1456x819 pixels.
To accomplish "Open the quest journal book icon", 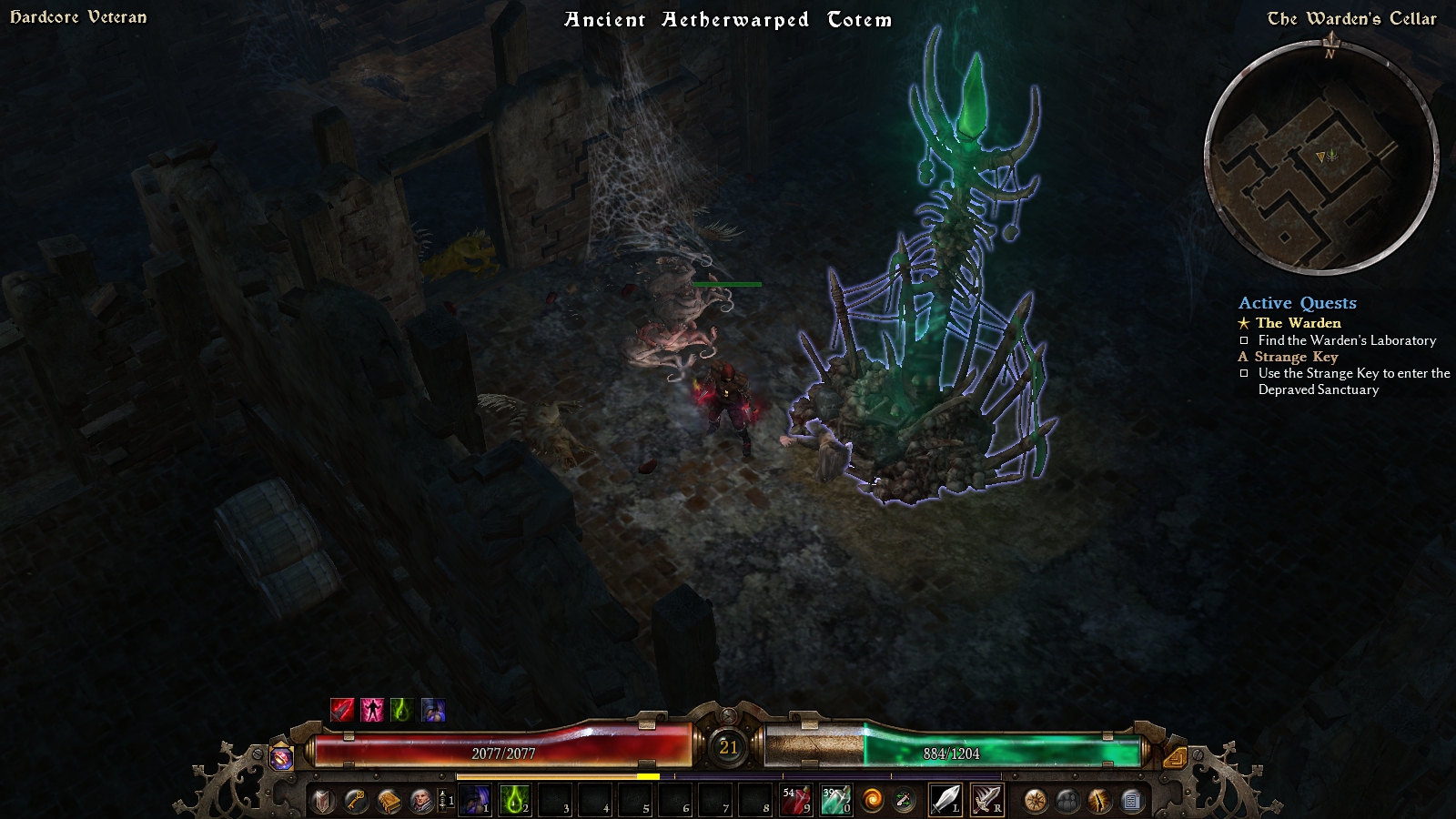I will (x=389, y=801).
